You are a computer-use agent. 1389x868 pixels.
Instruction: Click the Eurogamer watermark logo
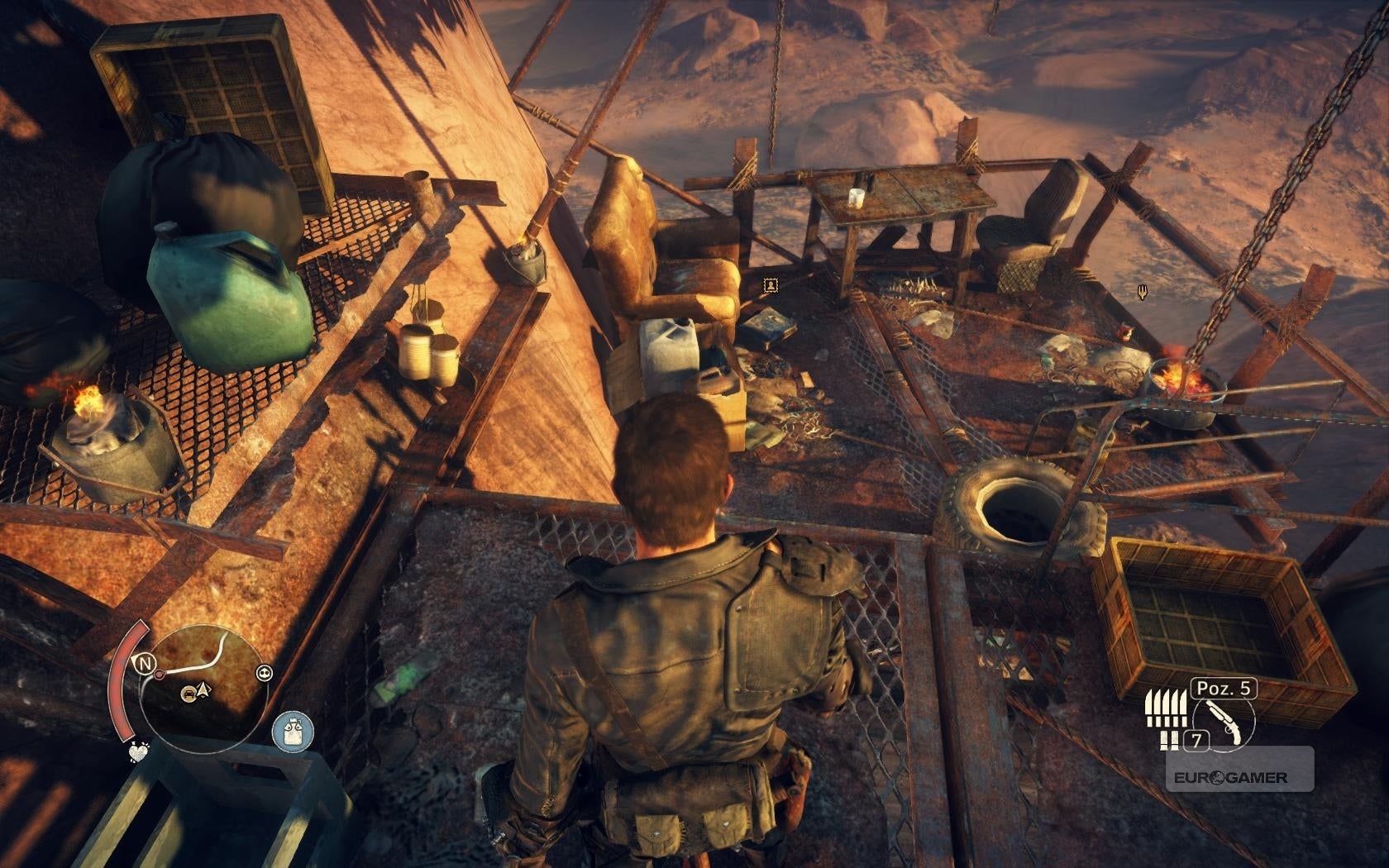tap(1228, 777)
